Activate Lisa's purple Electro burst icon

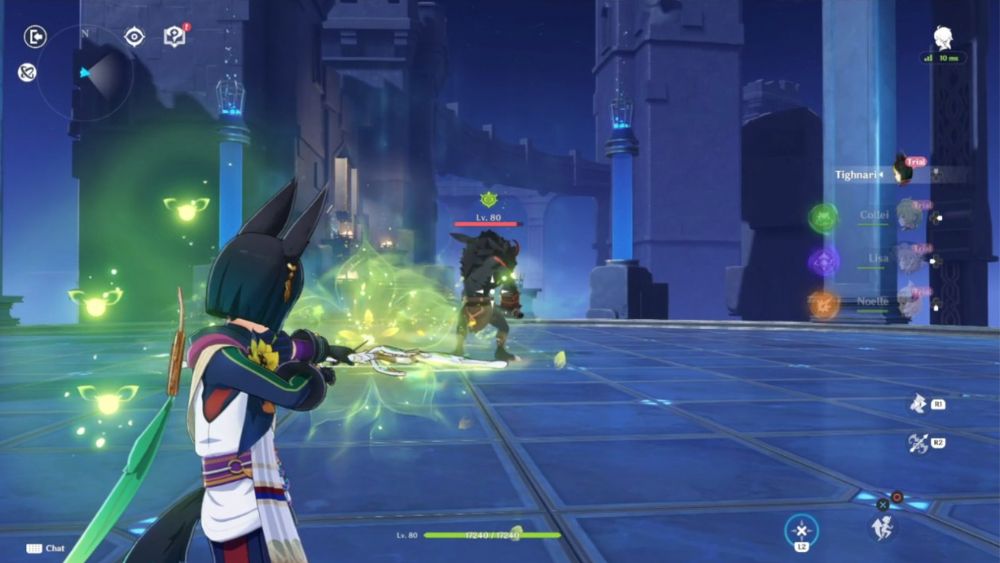coord(824,262)
